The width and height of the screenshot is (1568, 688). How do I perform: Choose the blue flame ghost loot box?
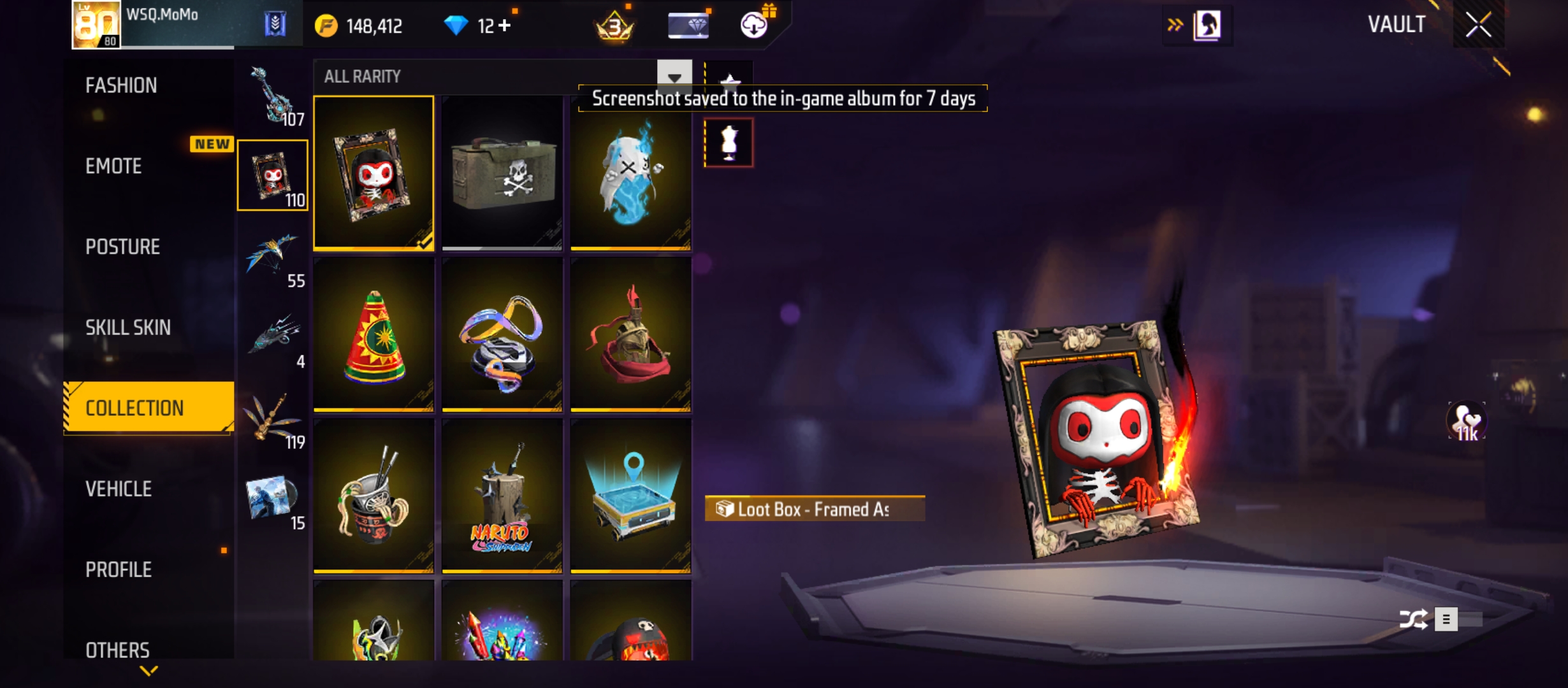(630, 173)
